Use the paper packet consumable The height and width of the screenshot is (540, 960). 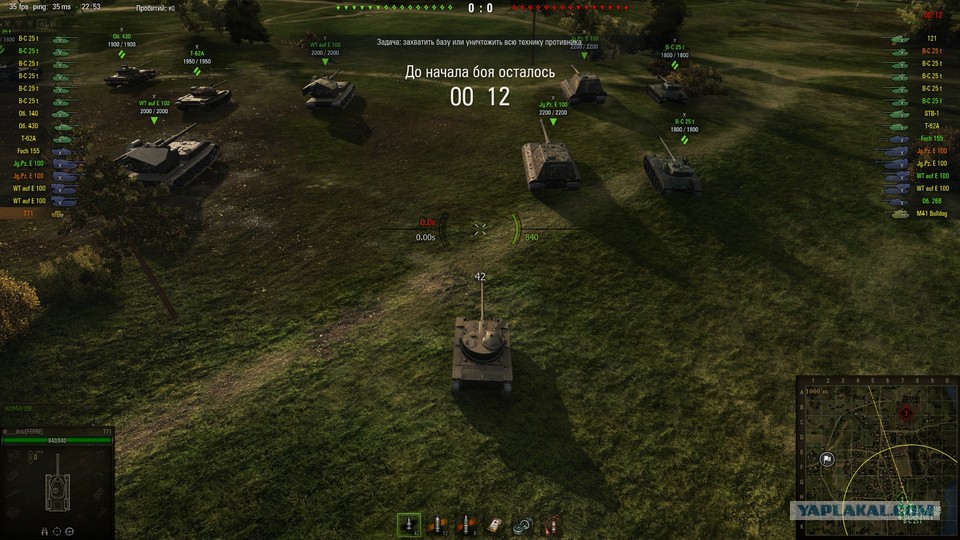pos(493,524)
